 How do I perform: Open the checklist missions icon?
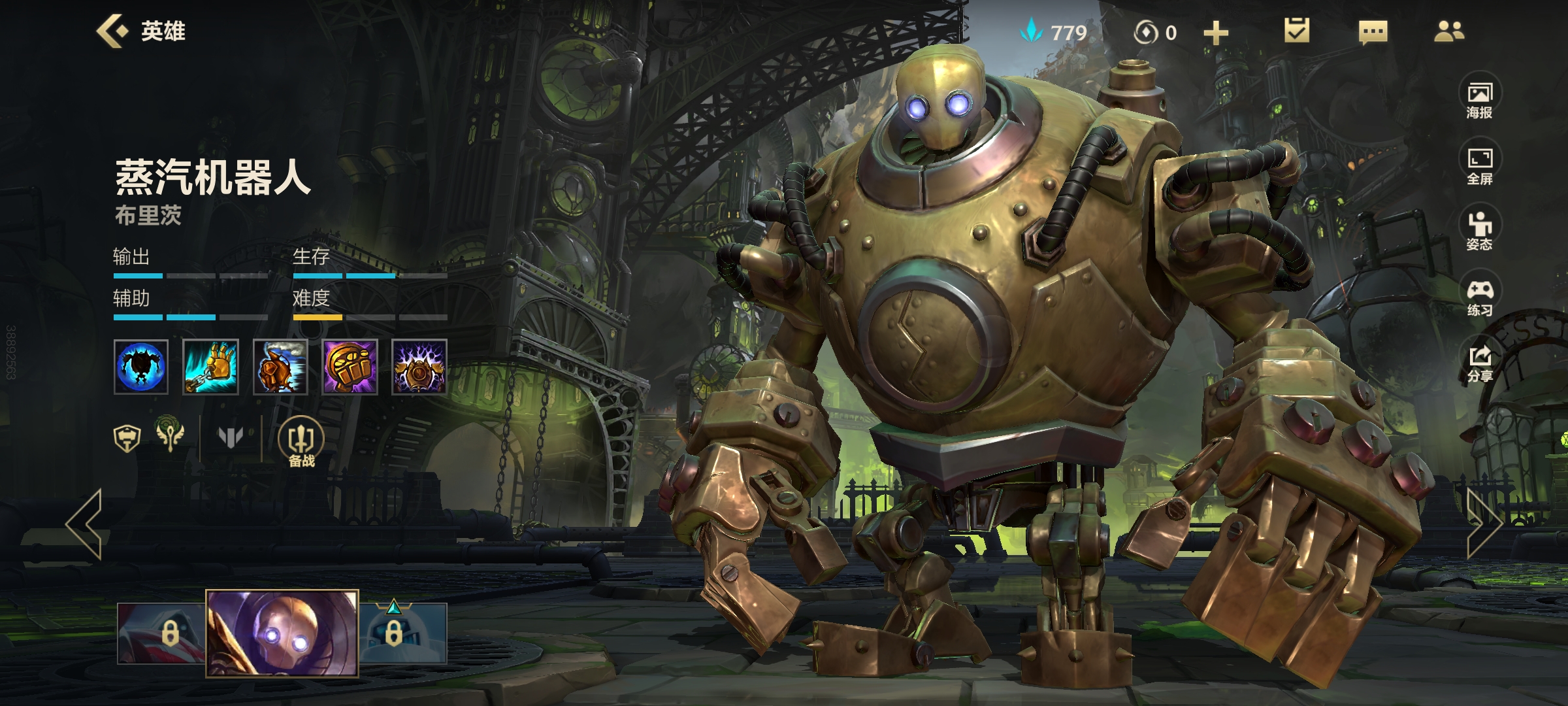tap(1296, 31)
